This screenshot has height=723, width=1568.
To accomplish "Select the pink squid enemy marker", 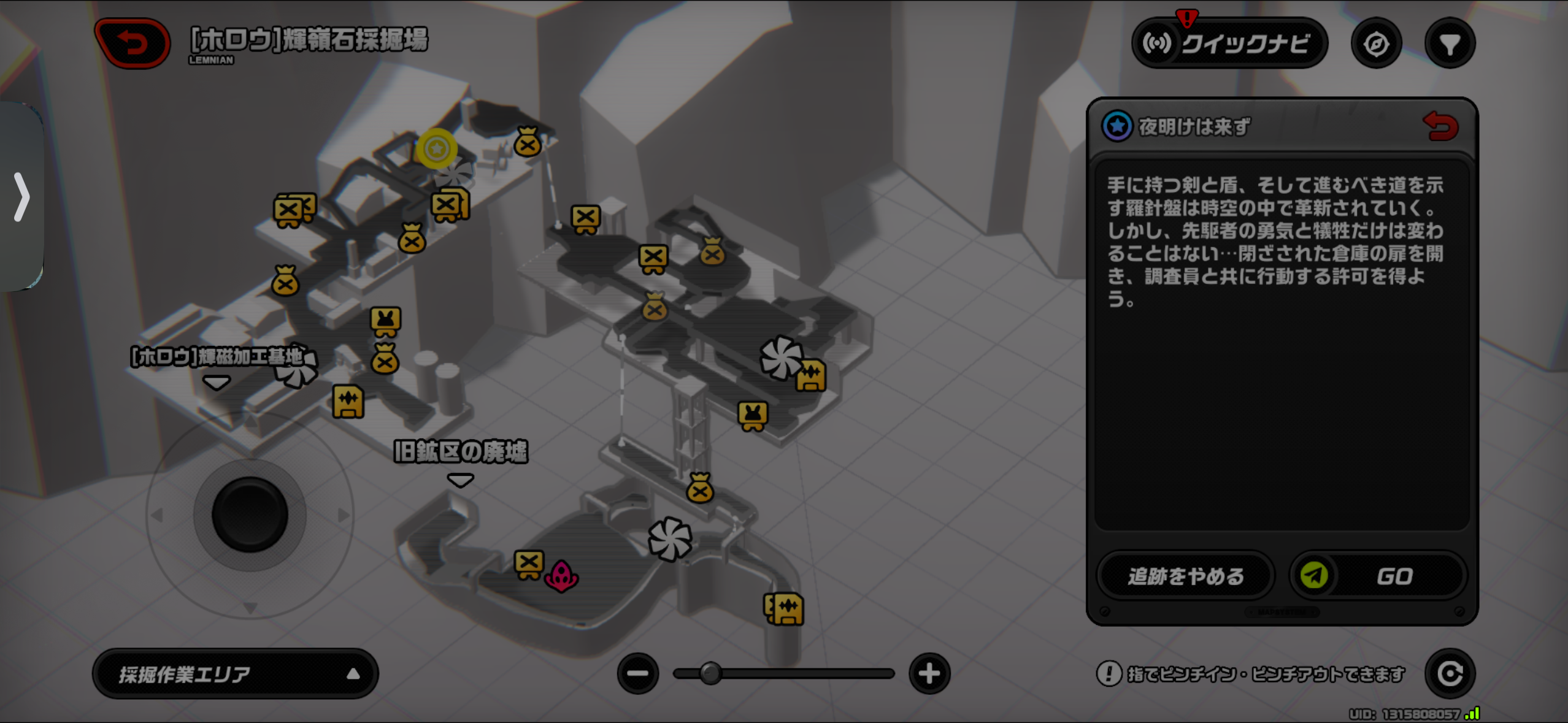I will point(561,576).
